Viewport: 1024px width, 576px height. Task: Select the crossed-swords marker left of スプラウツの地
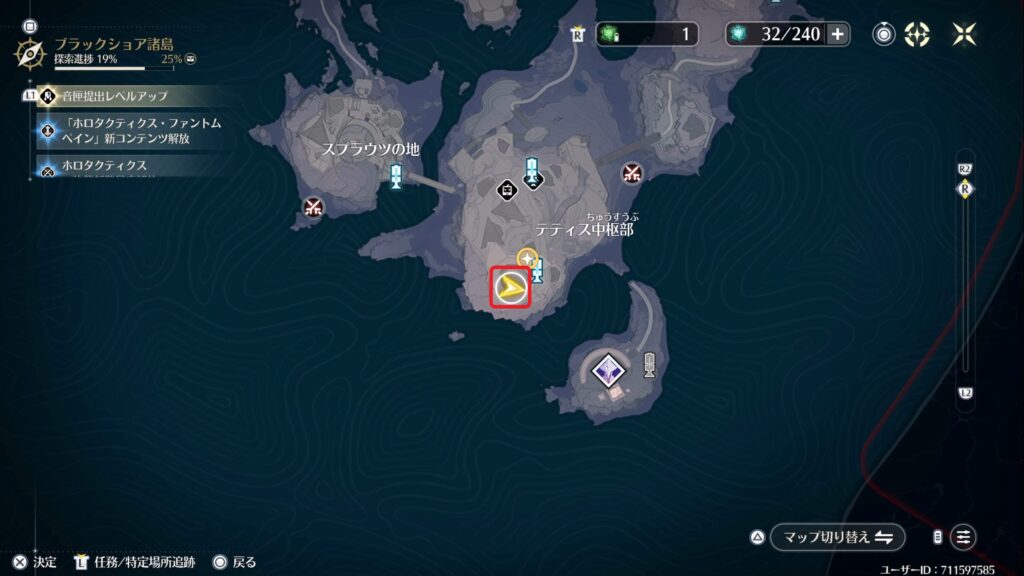point(314,208)
